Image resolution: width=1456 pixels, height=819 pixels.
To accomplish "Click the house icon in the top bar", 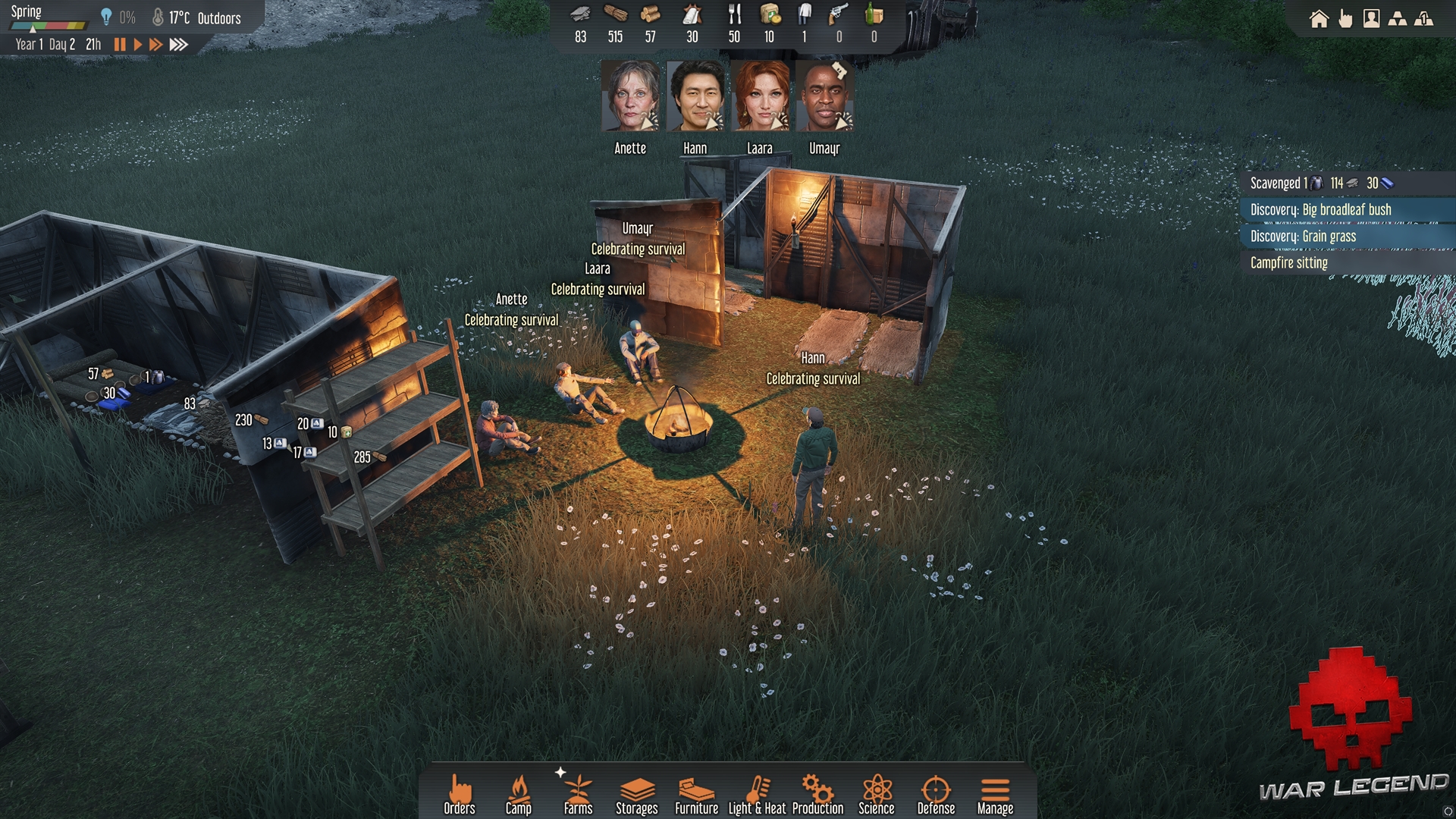I will tap(1319, 19).
